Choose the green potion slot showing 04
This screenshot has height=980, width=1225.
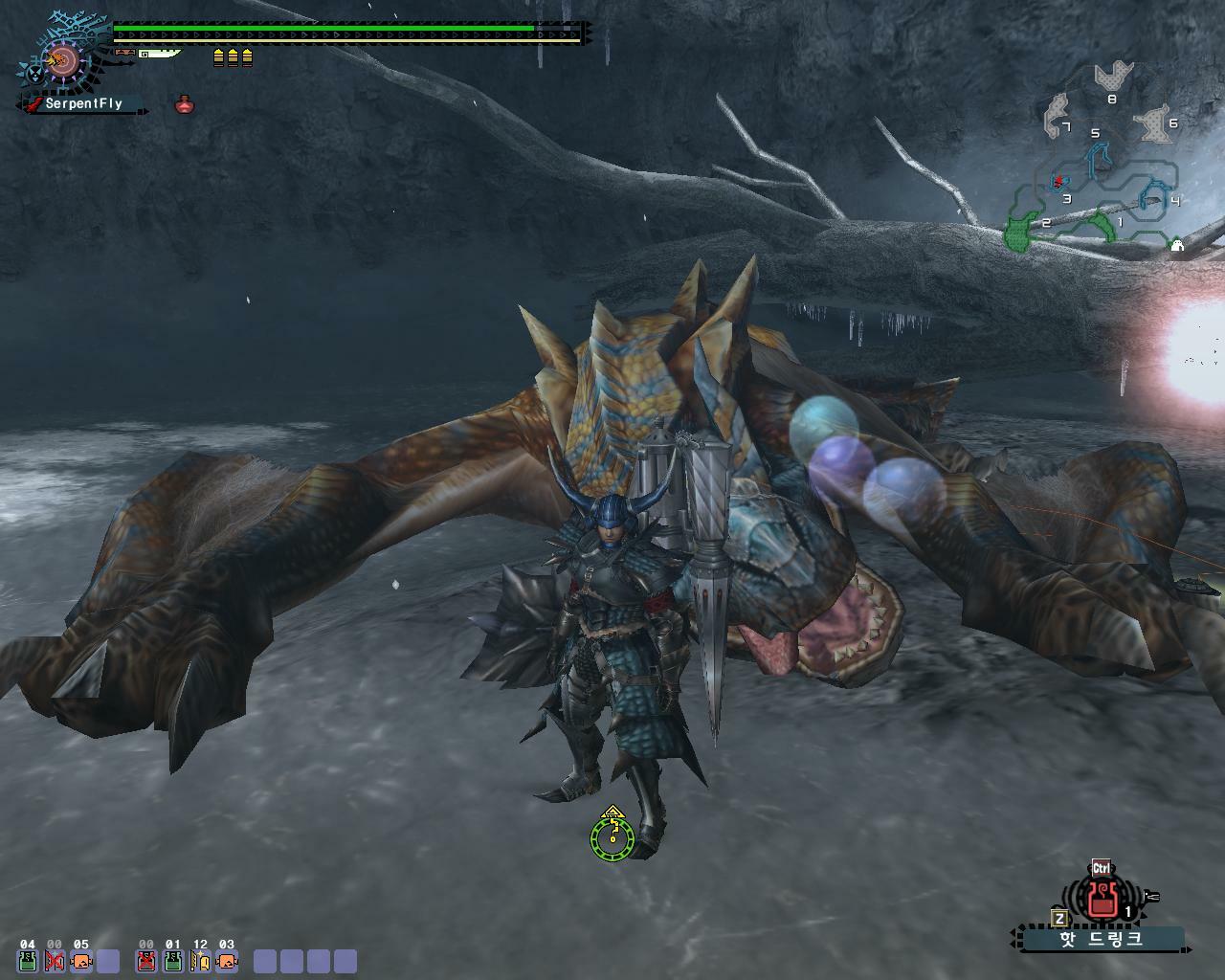(28, 960)
